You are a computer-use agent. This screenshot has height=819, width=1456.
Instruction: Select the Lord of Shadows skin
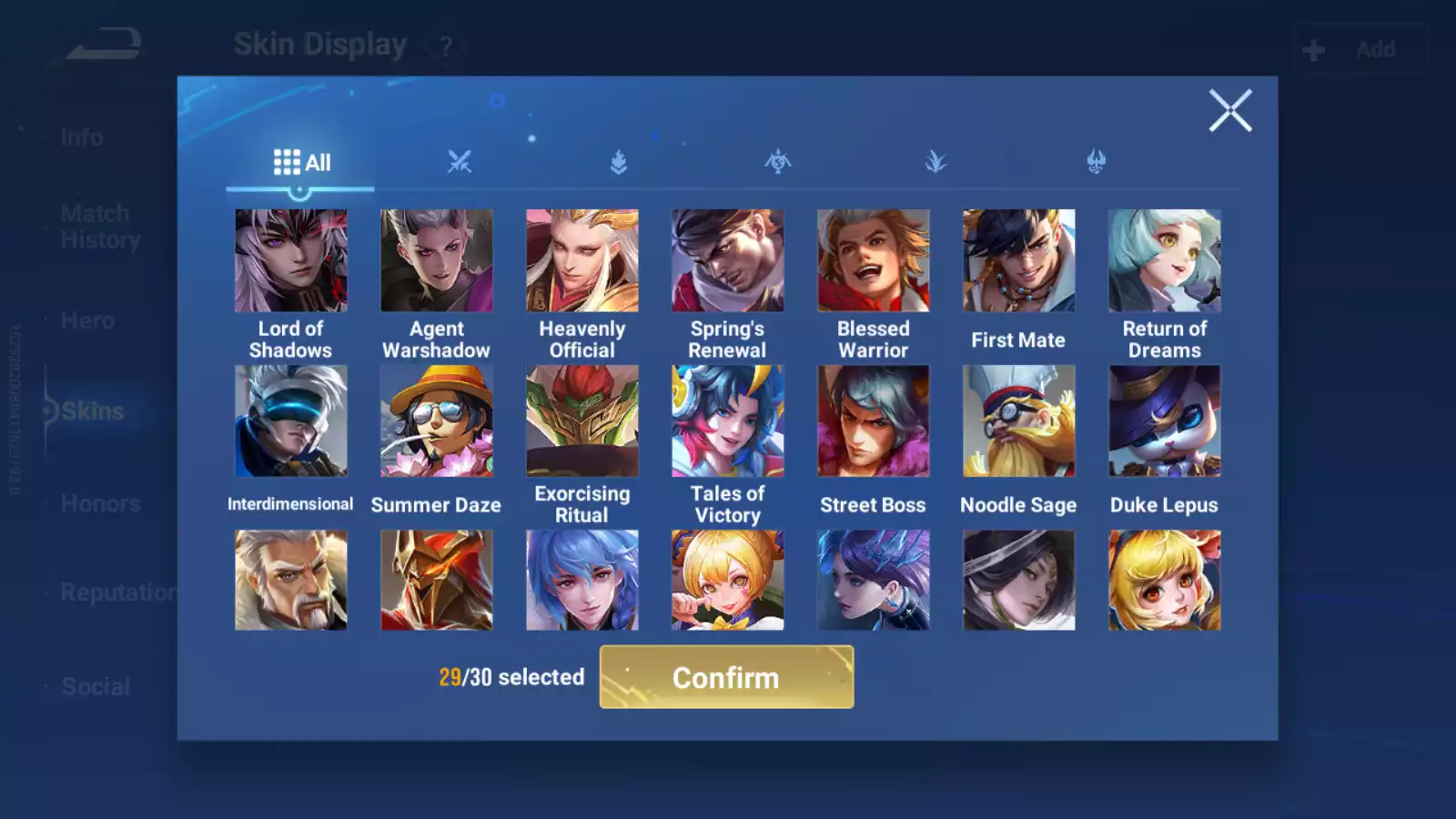point(290,261)
